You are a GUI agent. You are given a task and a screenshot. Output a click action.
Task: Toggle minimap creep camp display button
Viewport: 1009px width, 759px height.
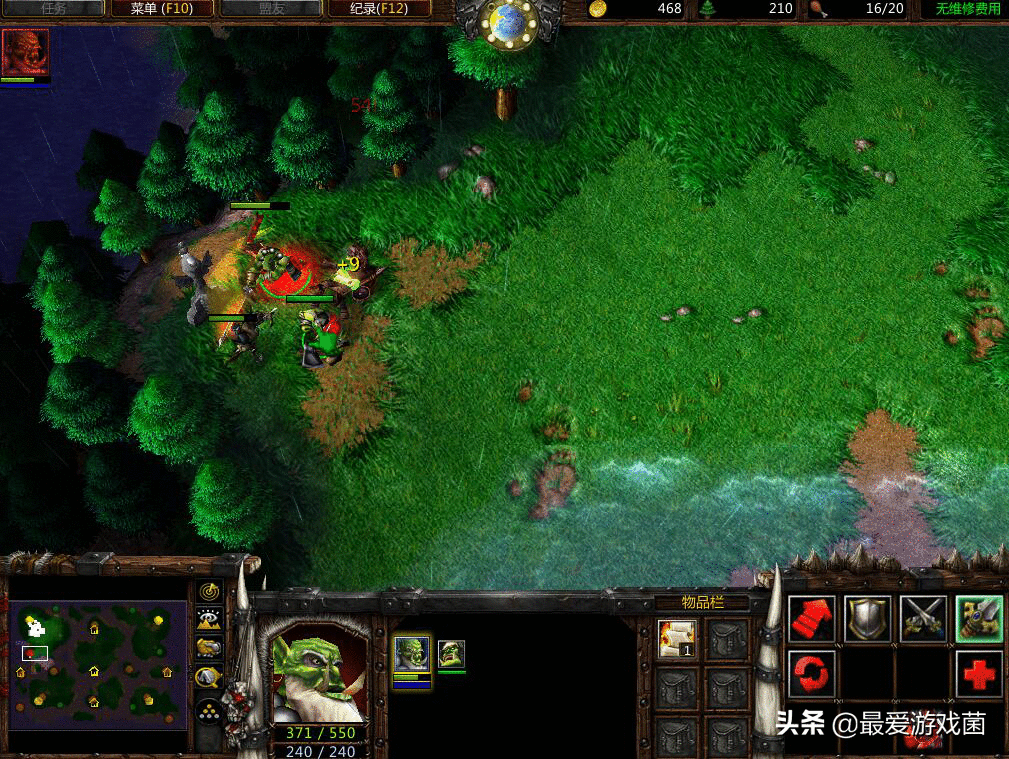point(208,678)
